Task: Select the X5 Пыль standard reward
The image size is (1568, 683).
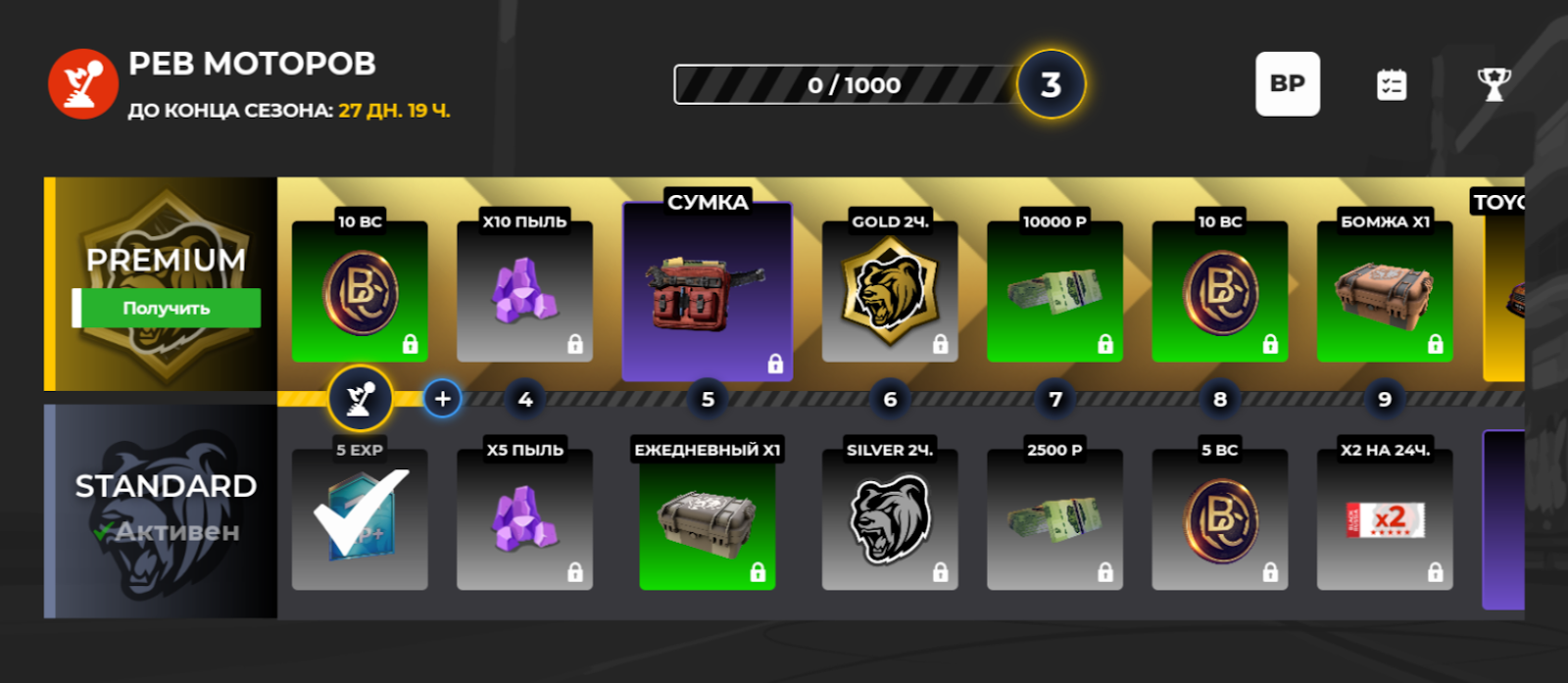Action: click(x=524, y=519)
